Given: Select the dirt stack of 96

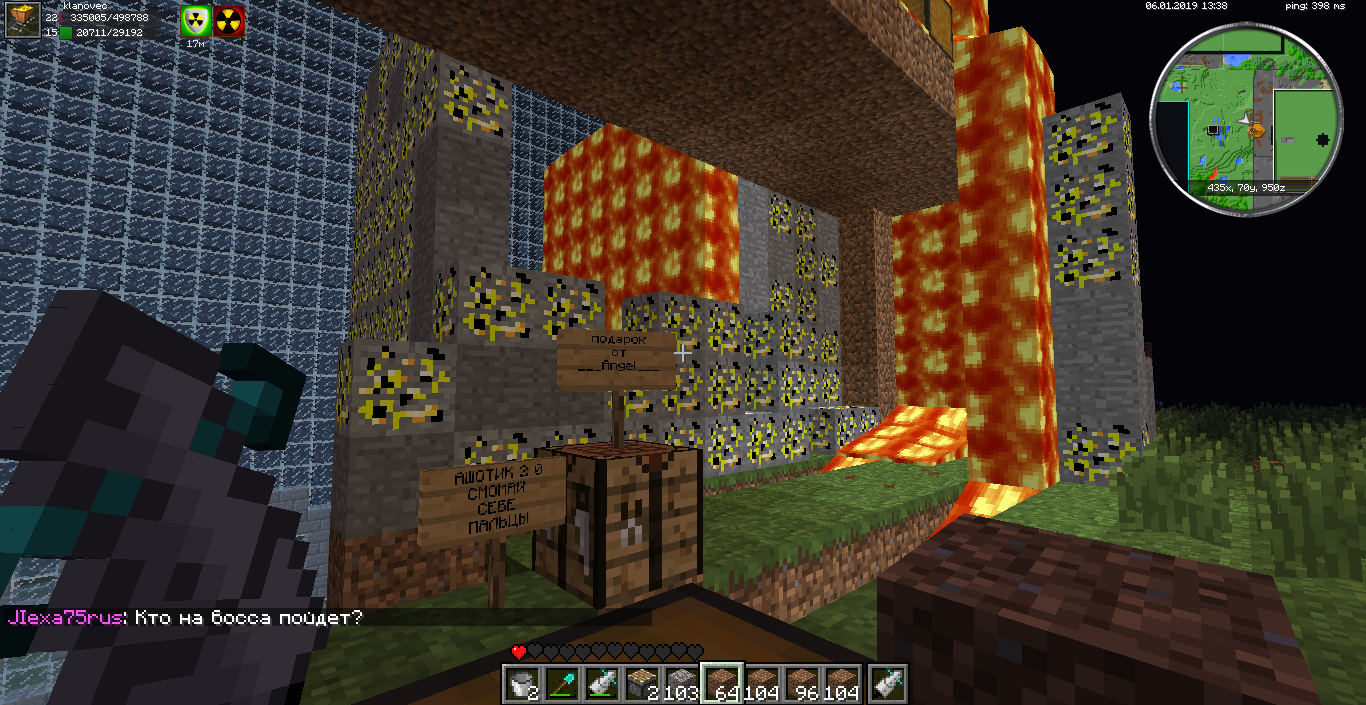Looking at the screenshot, I should (x=801, y=682).
